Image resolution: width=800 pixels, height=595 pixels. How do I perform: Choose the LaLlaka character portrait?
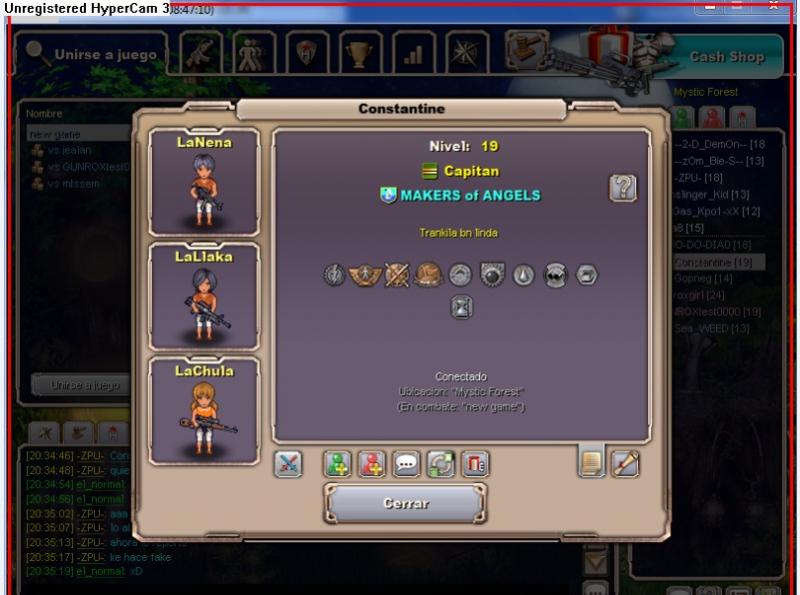click(x=204, y=296)
